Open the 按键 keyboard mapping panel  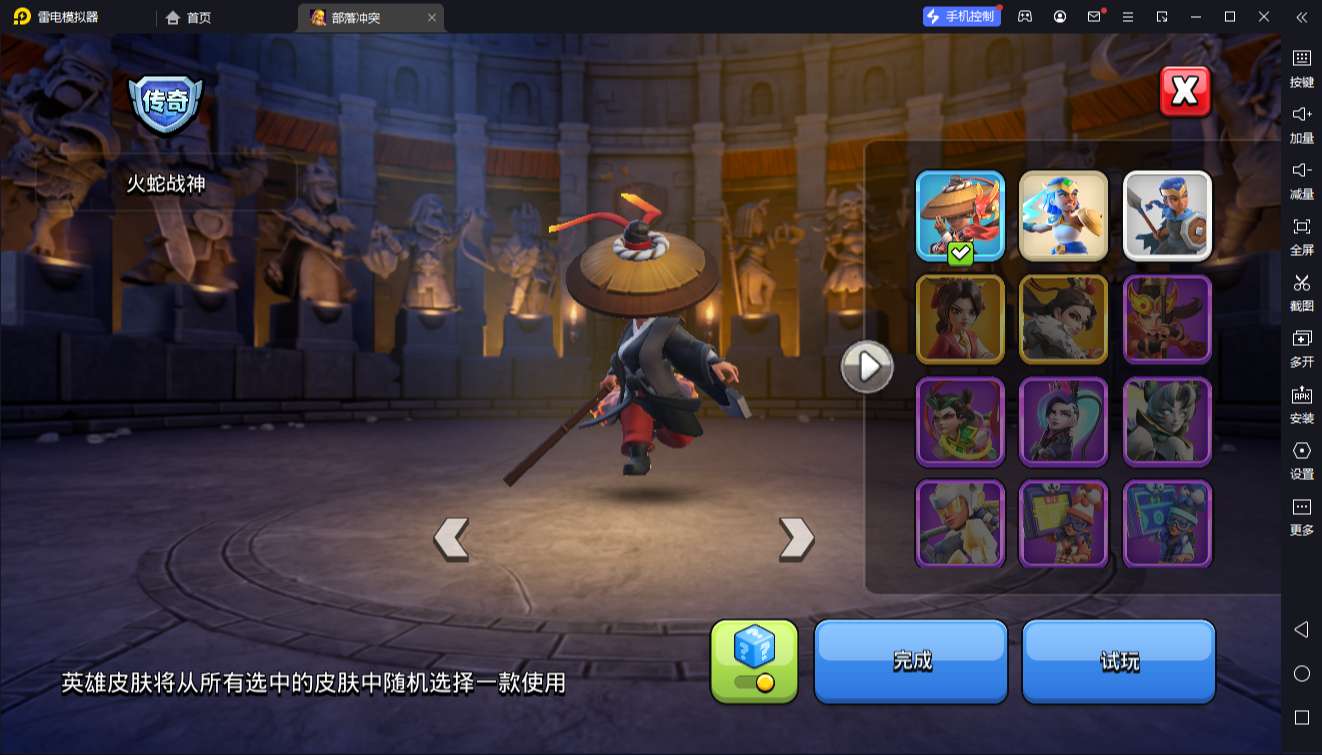pos(1301,69)
